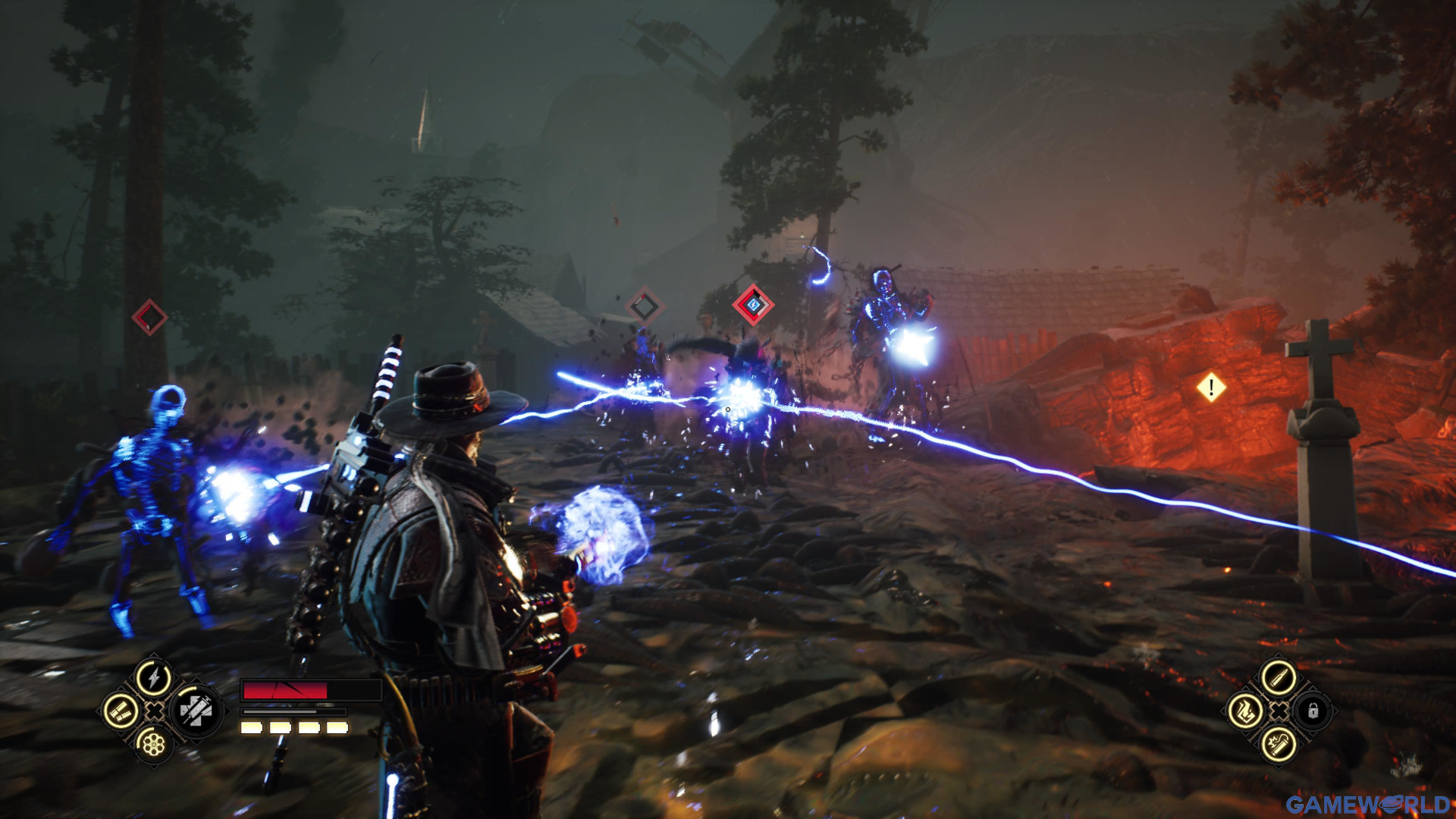Activate the lightning bolt ability
This screenshot has width=1456, height=819.
154,677
